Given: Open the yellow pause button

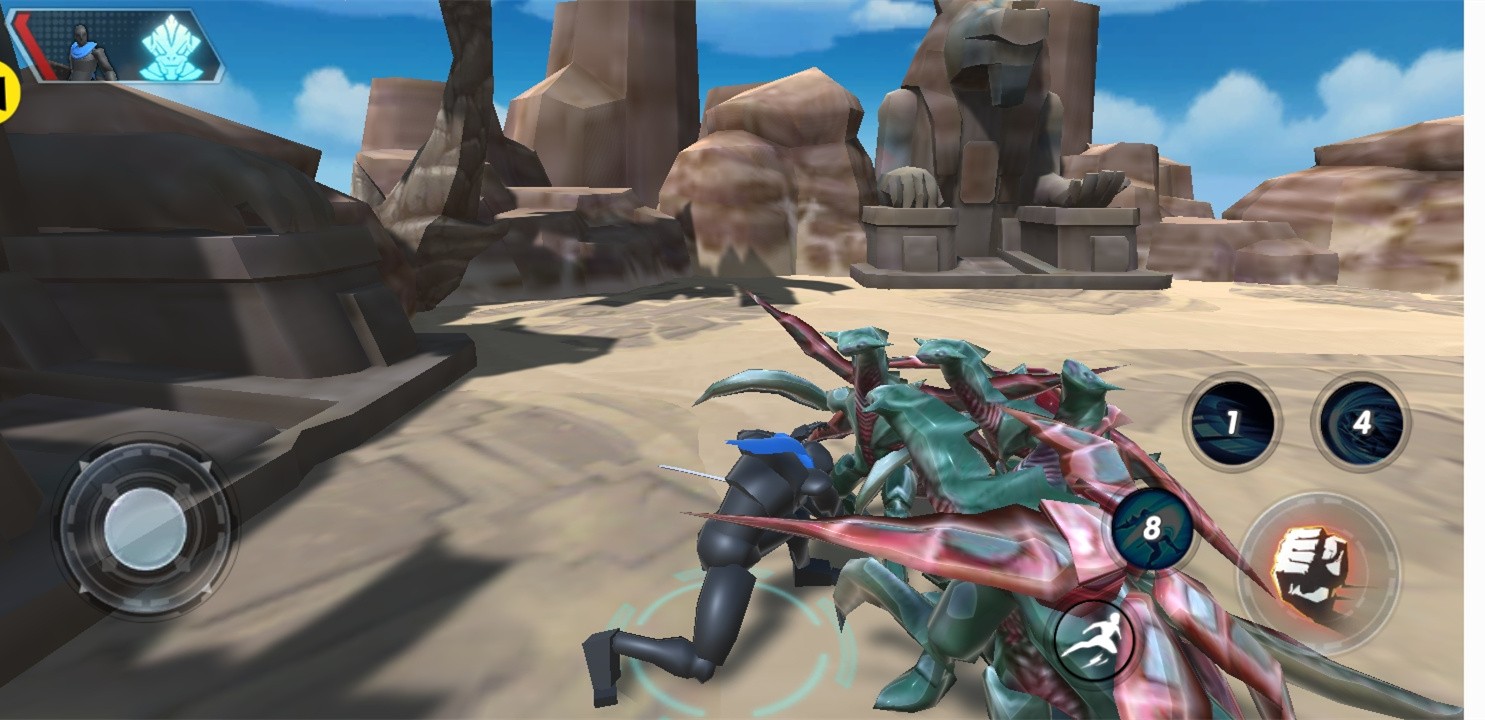Looking at the screenshot, I should (6, 92).
